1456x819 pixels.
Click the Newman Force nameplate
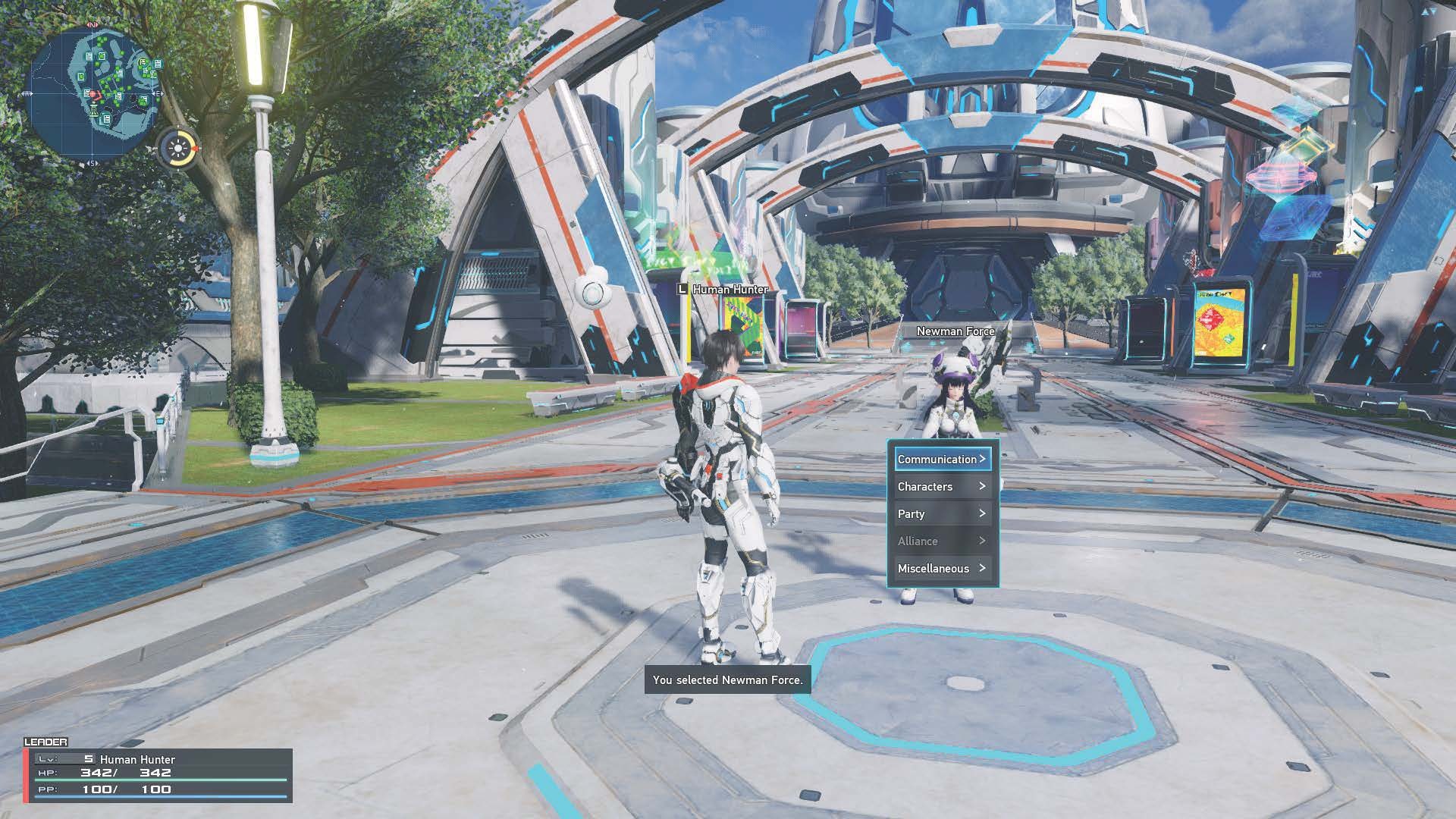click(955, 331)
